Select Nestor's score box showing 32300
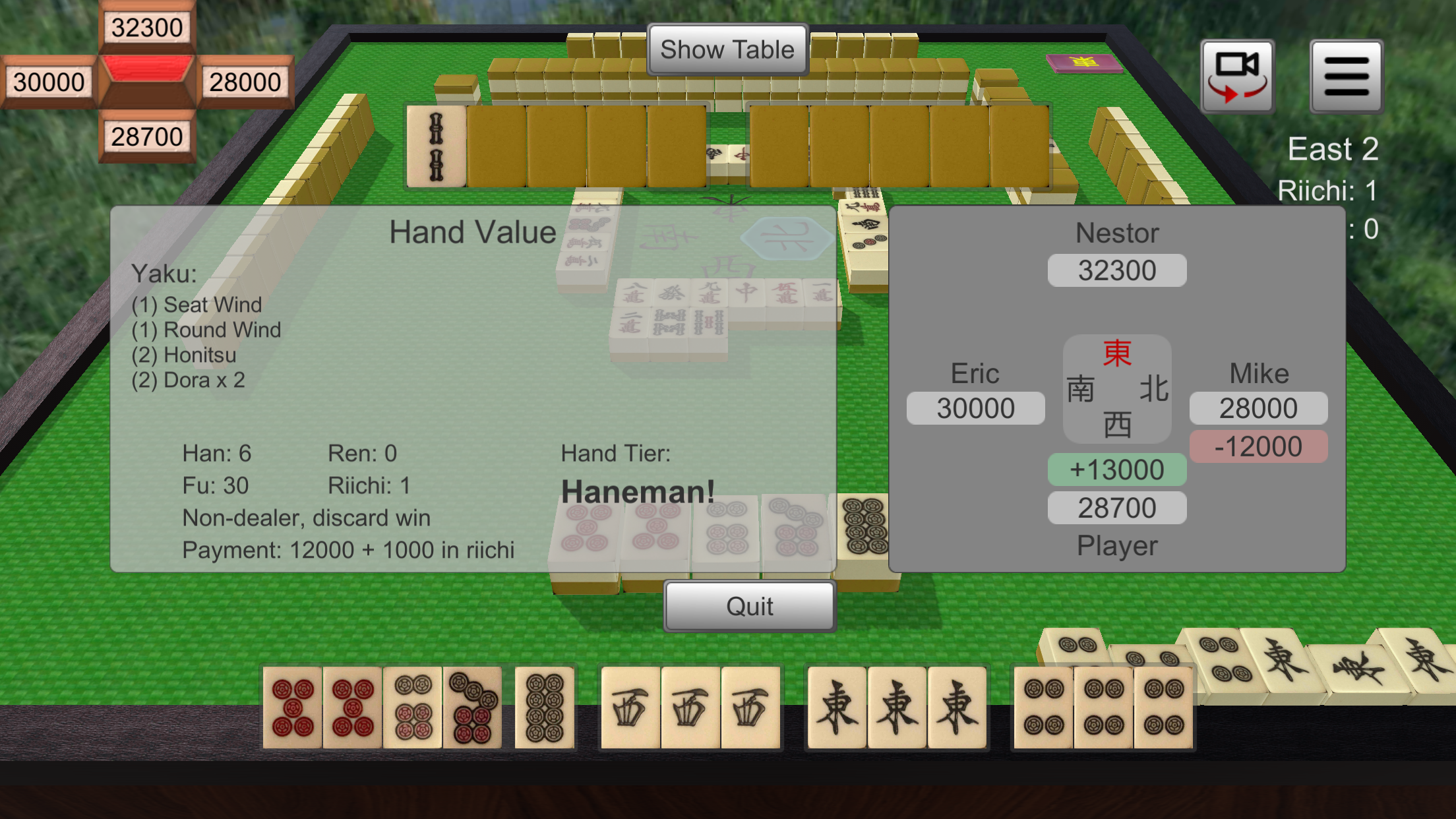Viewport: 1456px width, 819px height. point(1116,270)
